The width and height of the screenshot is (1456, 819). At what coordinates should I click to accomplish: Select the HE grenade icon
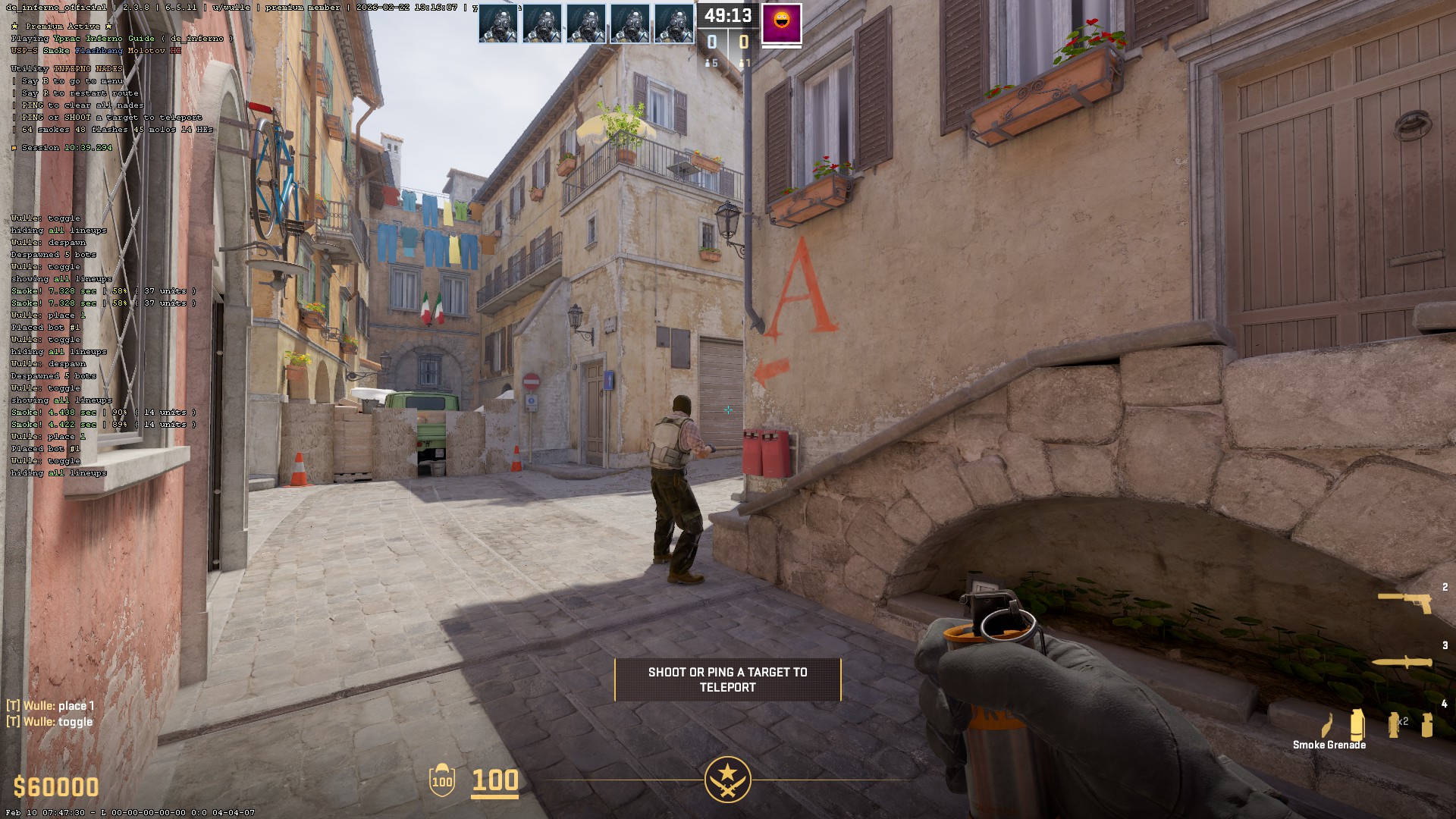[x=1427, y=725]
